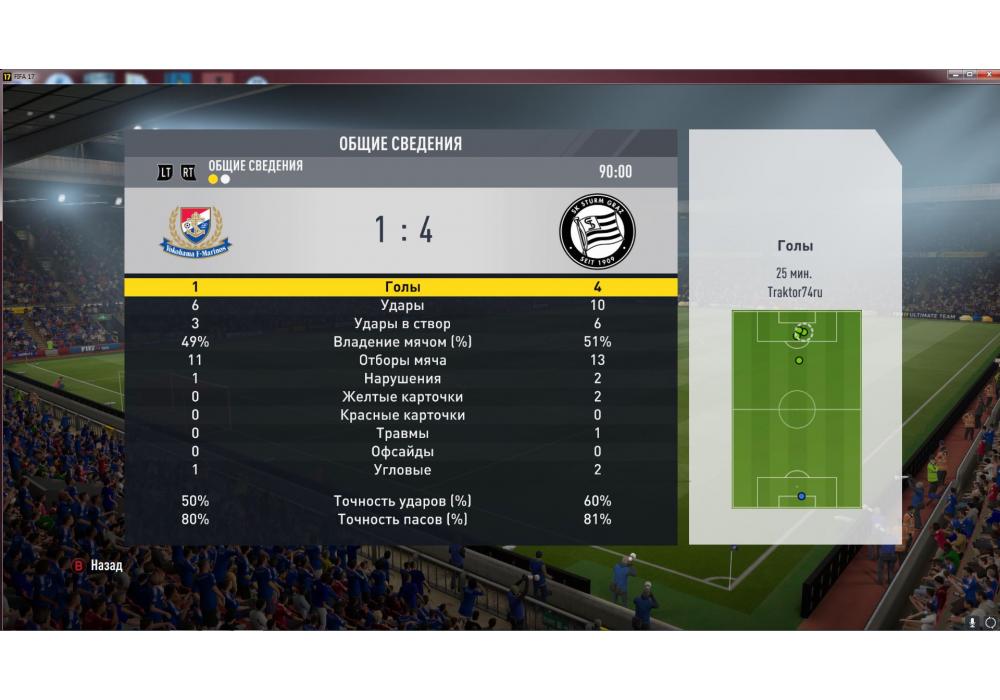Select the Офсайды stats row
Screen dimensions: 1000x700
click(x=402, y=452)
